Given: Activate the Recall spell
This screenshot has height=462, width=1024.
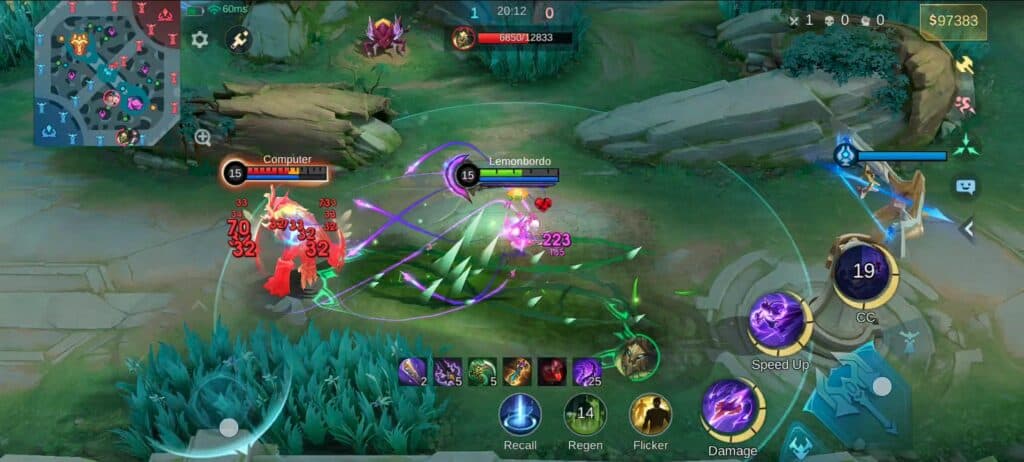Looking at the screenshot, I should point(520,414).
